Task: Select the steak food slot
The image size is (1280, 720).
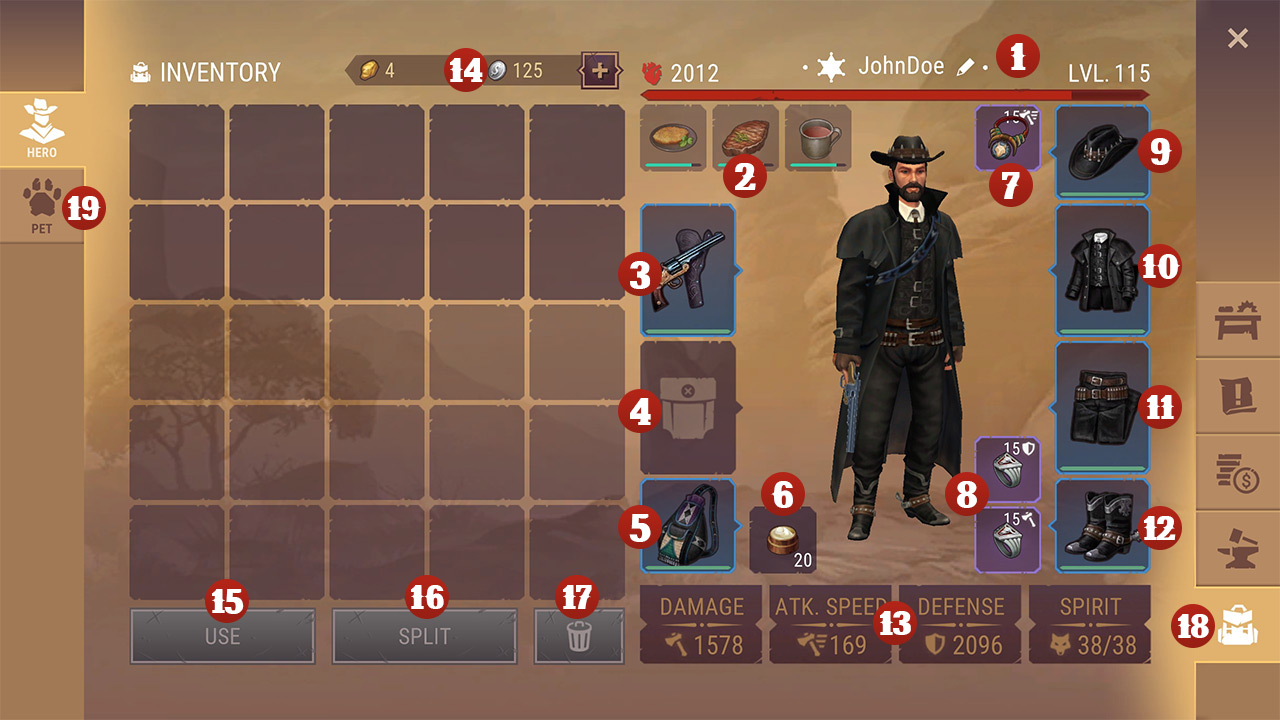Action: tap(745, 138)
